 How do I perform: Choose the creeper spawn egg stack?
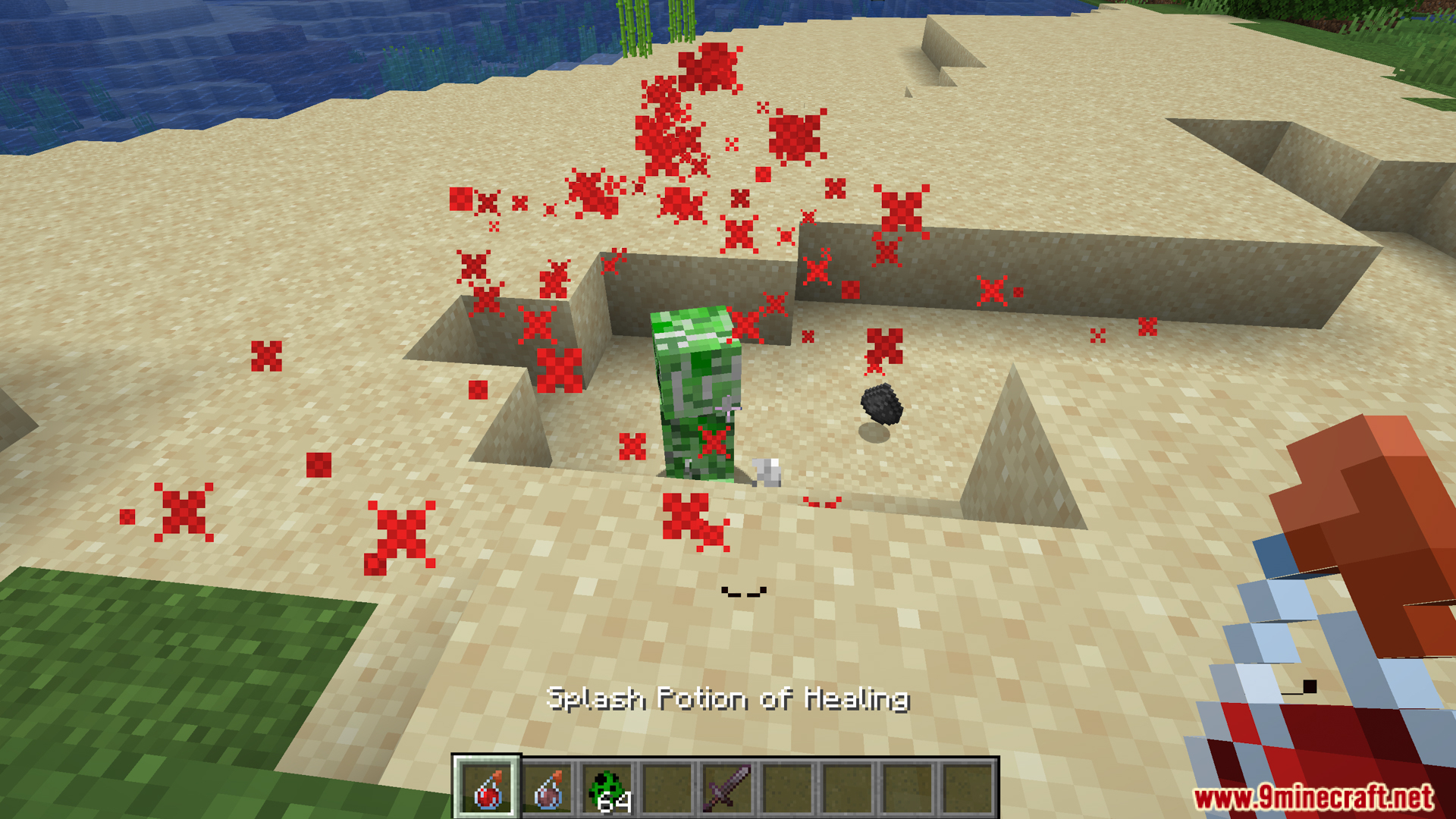(x=608, y=789)
